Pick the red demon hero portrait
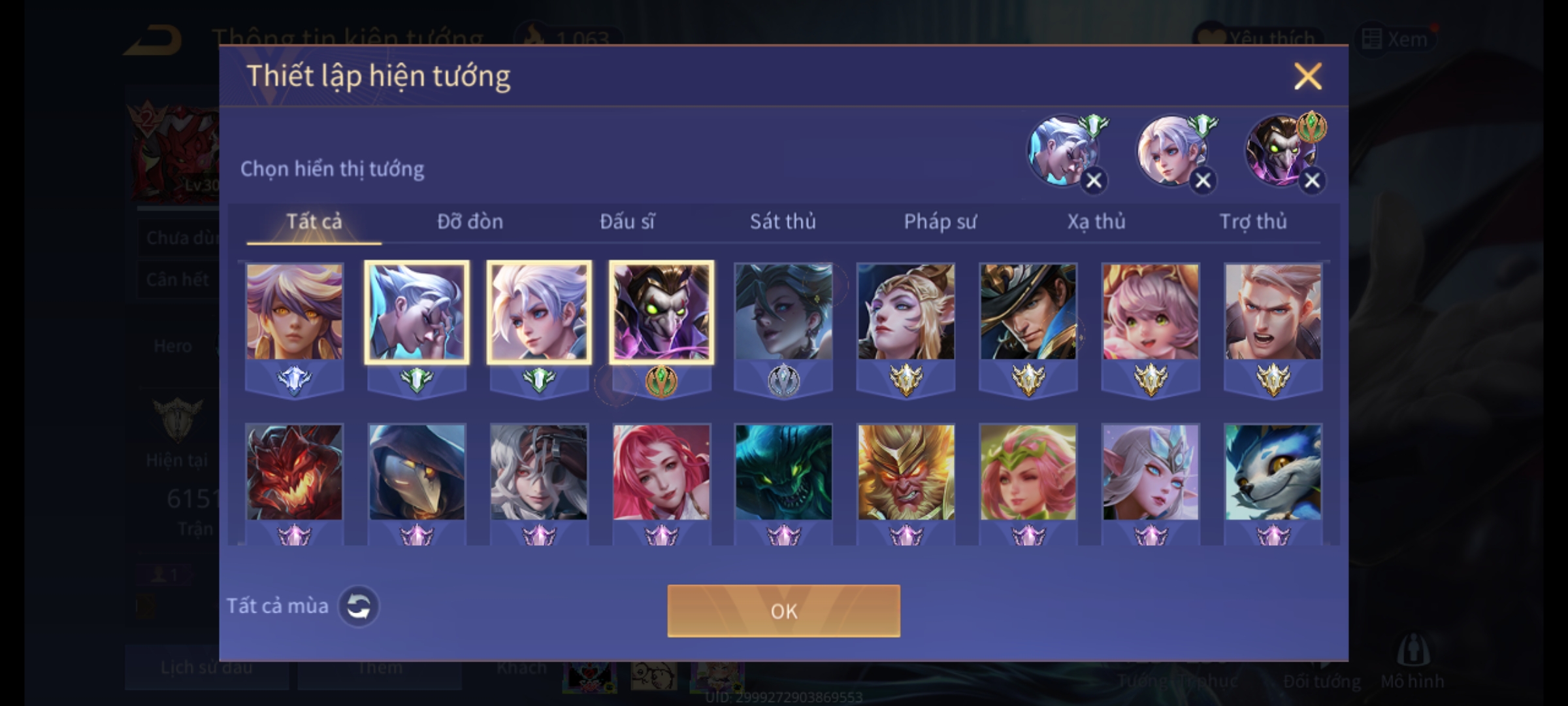The height and width of the screenshot is (706, 1568). [x=294, y=472]
